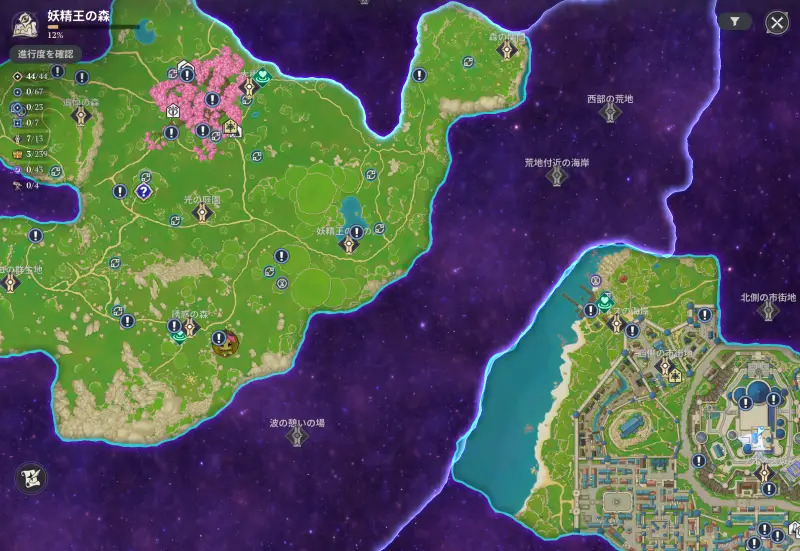Open the 進行度を確認 progress check
800x551 pixels.
[45, 53]
